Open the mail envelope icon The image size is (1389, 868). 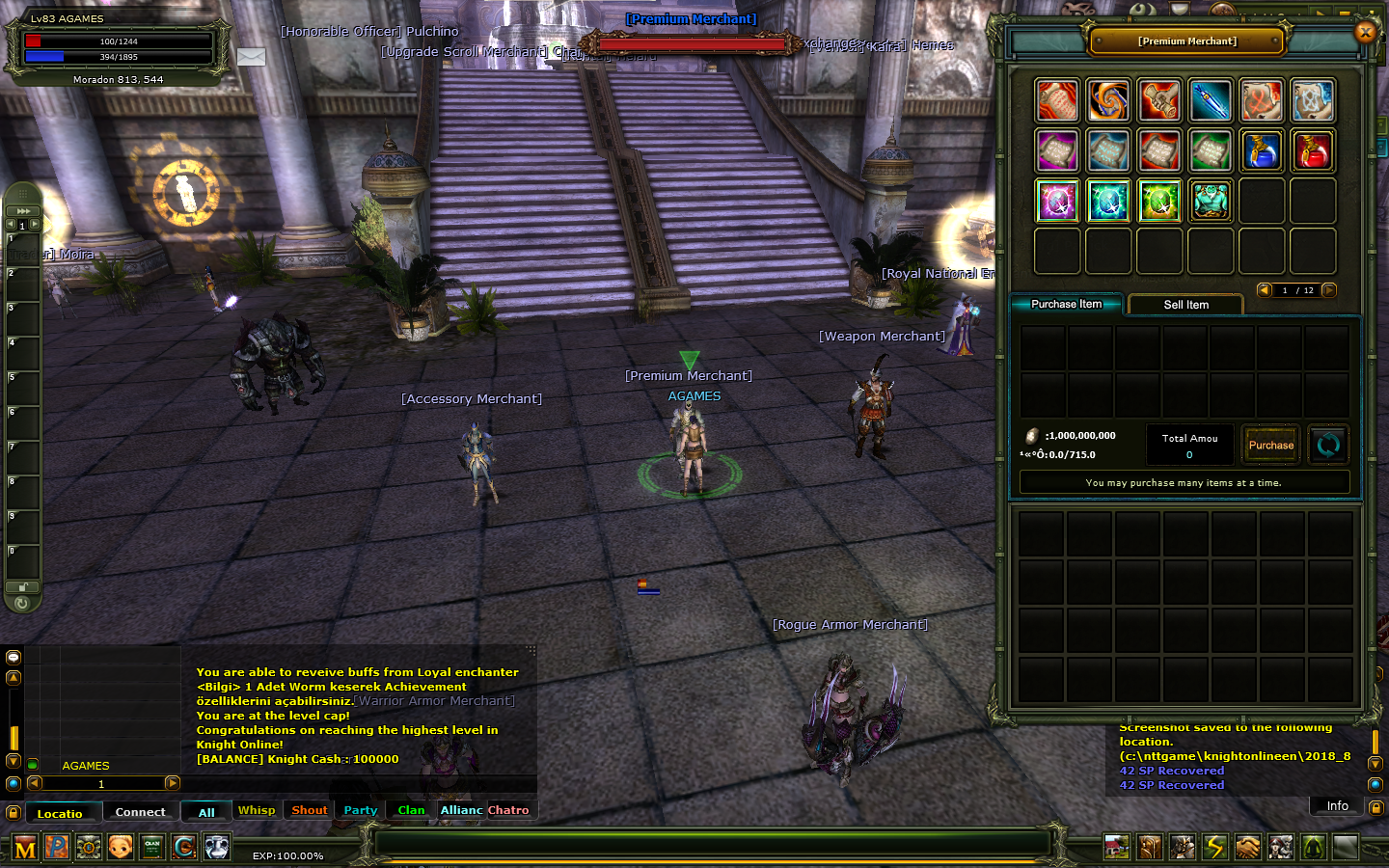[x=251, y=57]
